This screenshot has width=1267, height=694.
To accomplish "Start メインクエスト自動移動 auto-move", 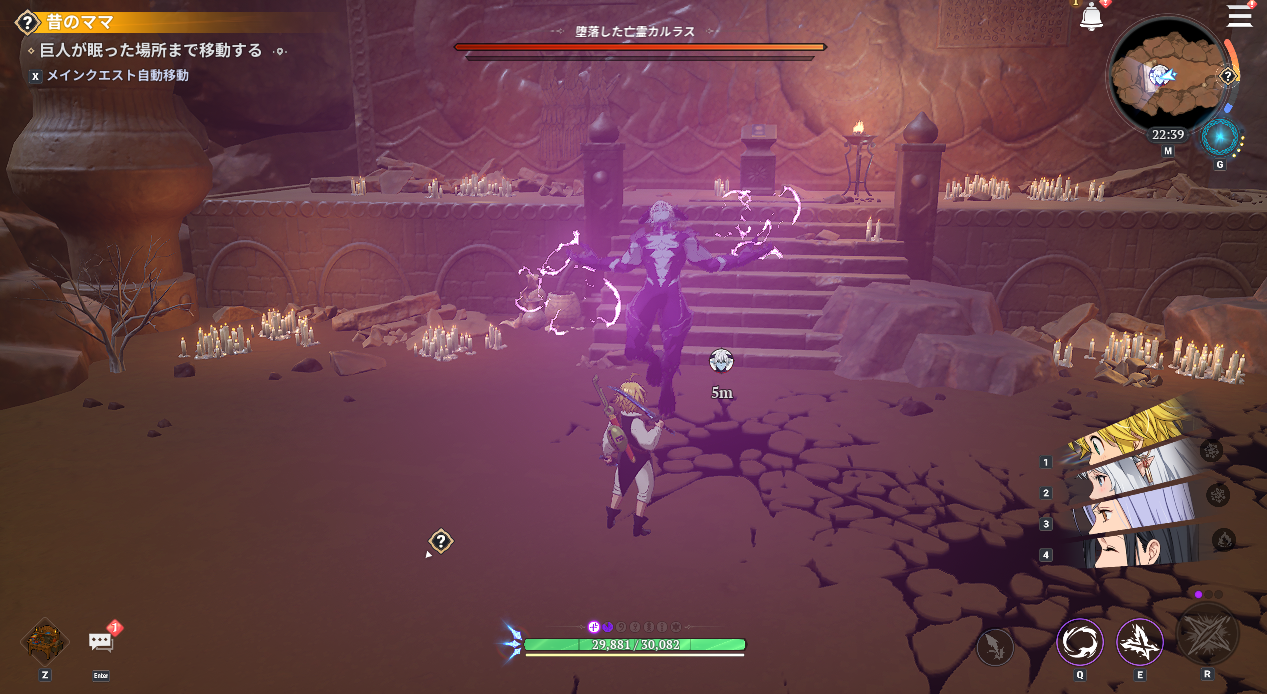I will (117, 75).
